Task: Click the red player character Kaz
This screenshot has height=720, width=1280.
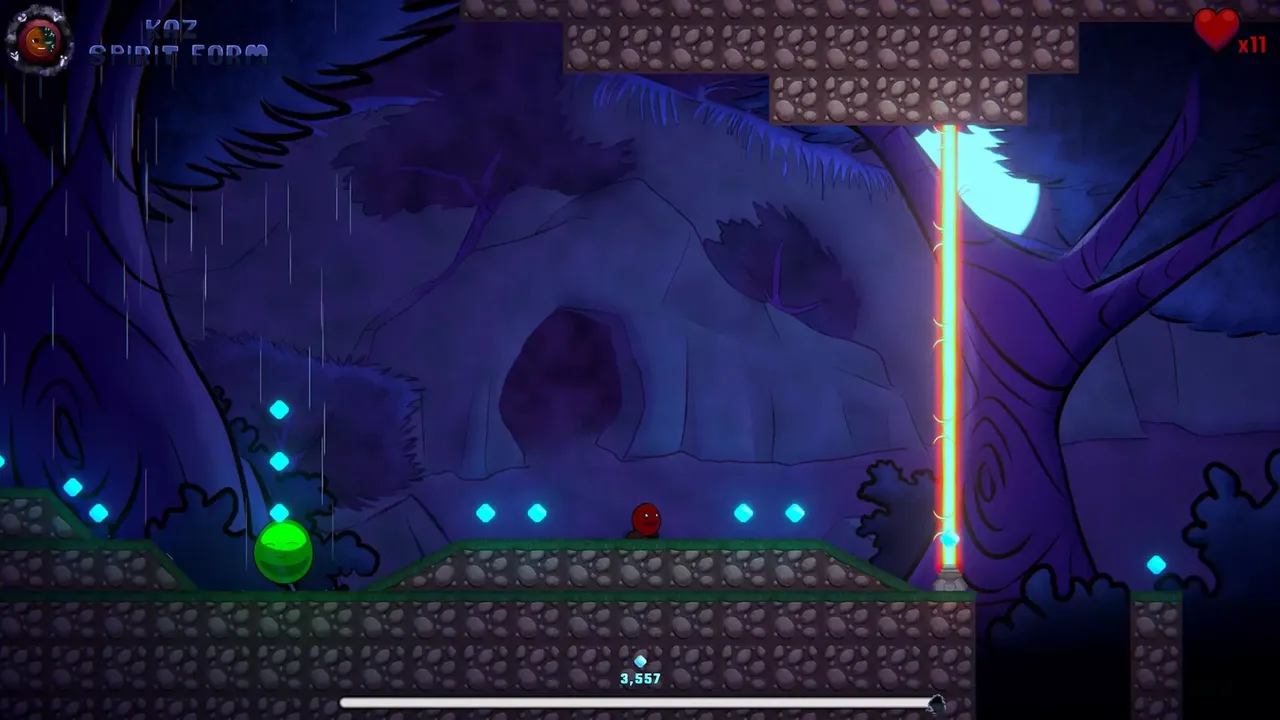Action: (x=645, y=520)
